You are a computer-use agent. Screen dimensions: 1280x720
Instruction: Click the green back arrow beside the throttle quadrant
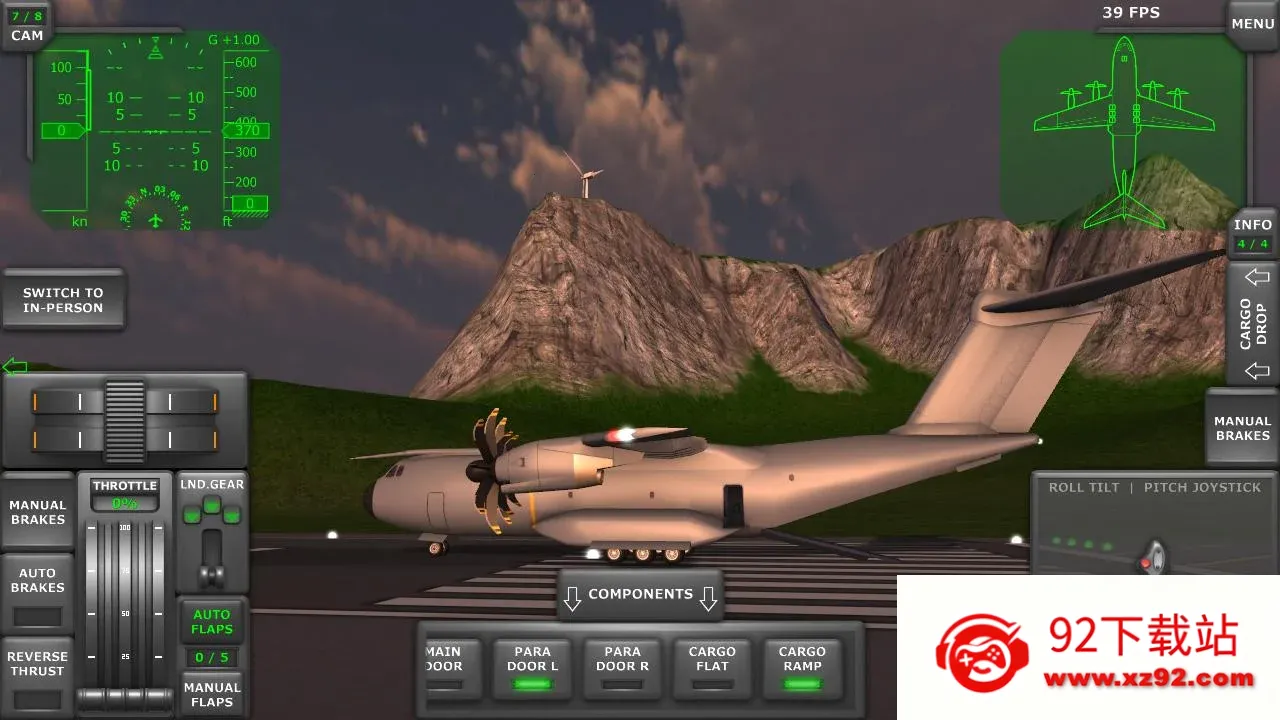pos(14,366)
